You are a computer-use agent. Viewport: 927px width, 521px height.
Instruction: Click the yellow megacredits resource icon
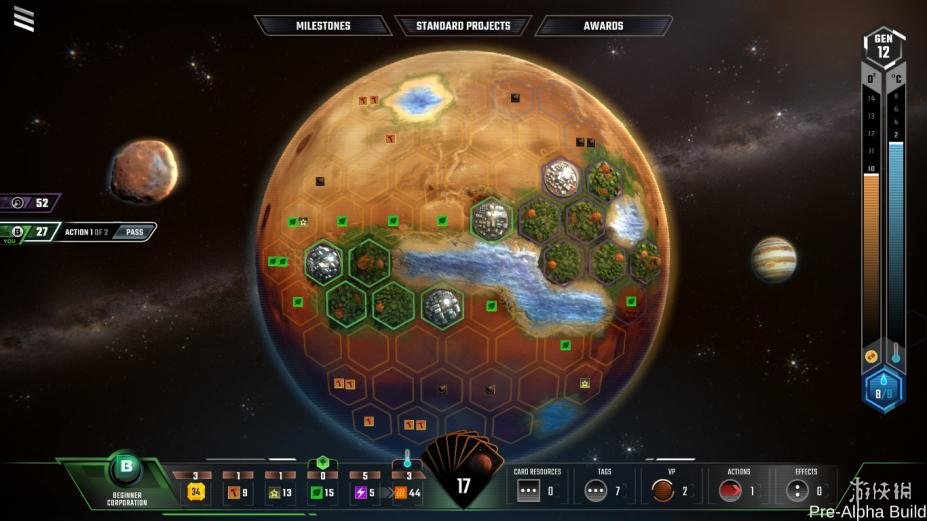[196, 491]
